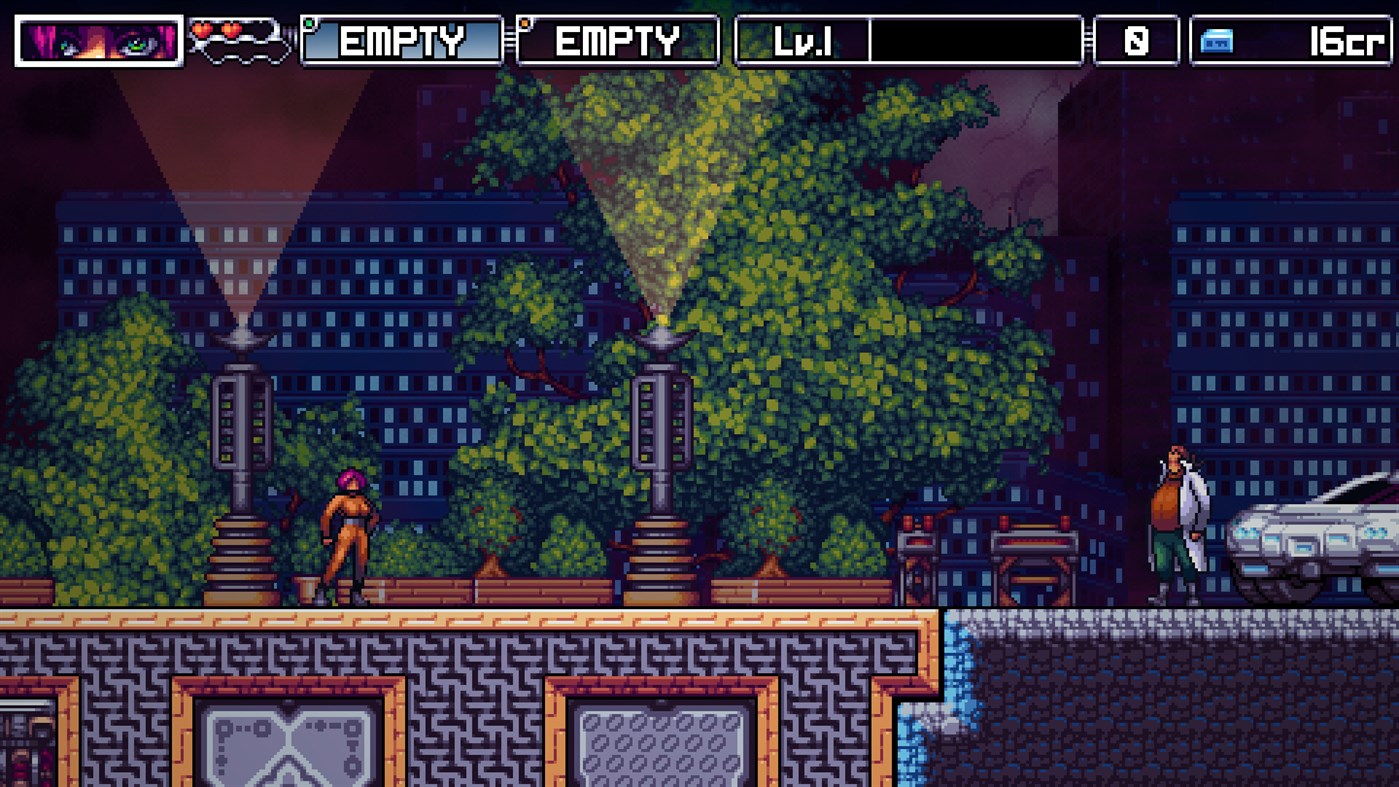Viewport: 1399px width, 787px height.
Task: Open the first EMPTY weapon slot
Action: (x=400, y=42)
